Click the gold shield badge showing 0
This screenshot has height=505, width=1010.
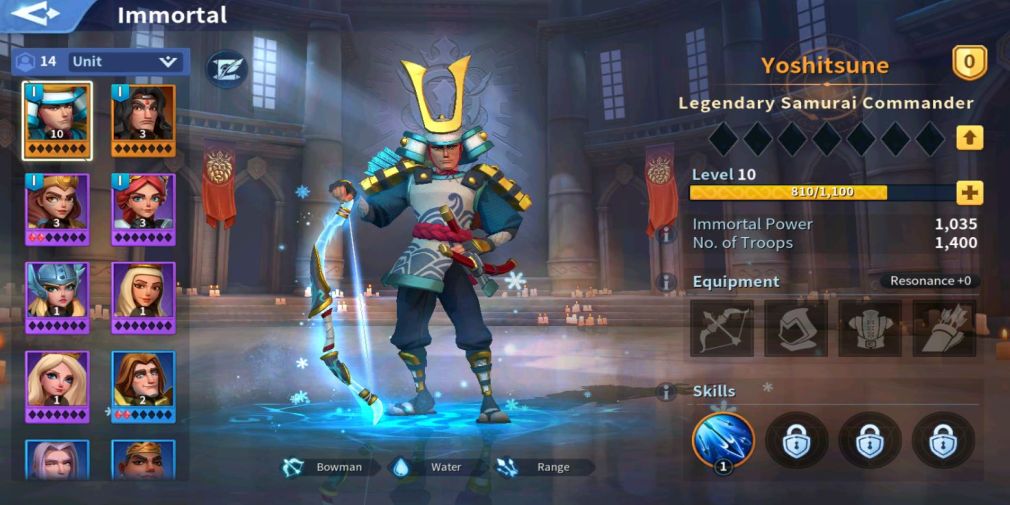968,64
